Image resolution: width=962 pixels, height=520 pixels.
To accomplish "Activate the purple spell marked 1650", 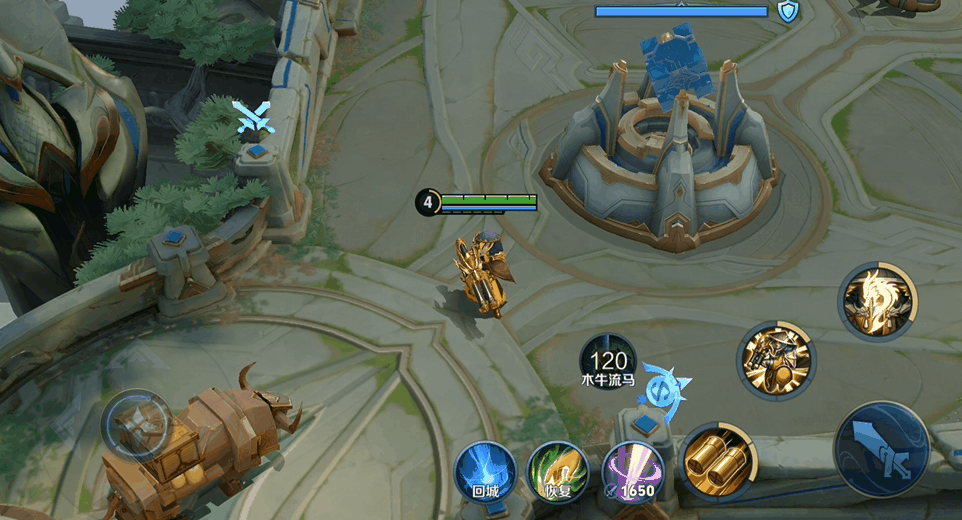I will (x=633, y=469).
